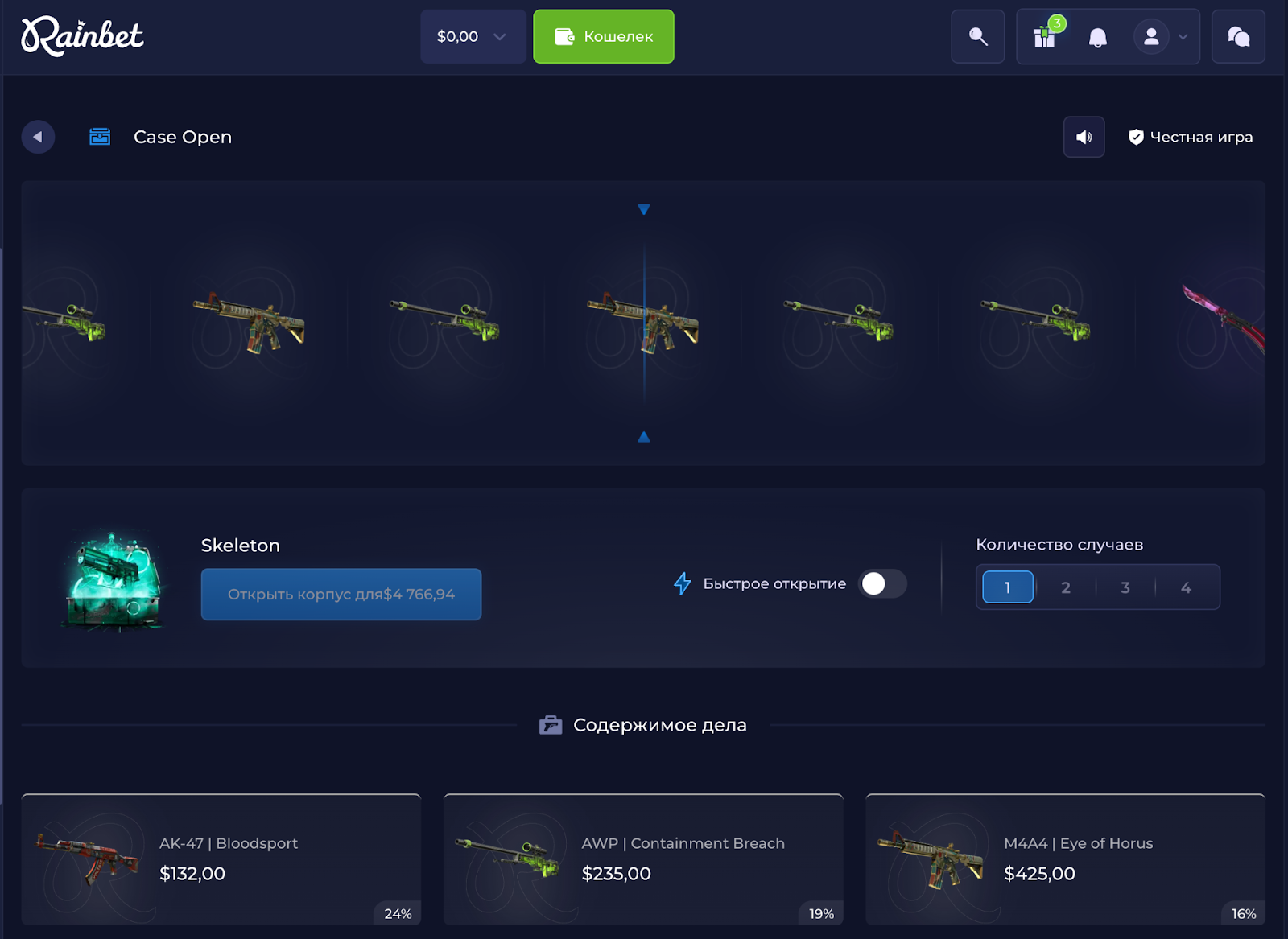Open the green Кошелек wallet button
Screen dimensions: 1288x939
[x=603, y=36]
